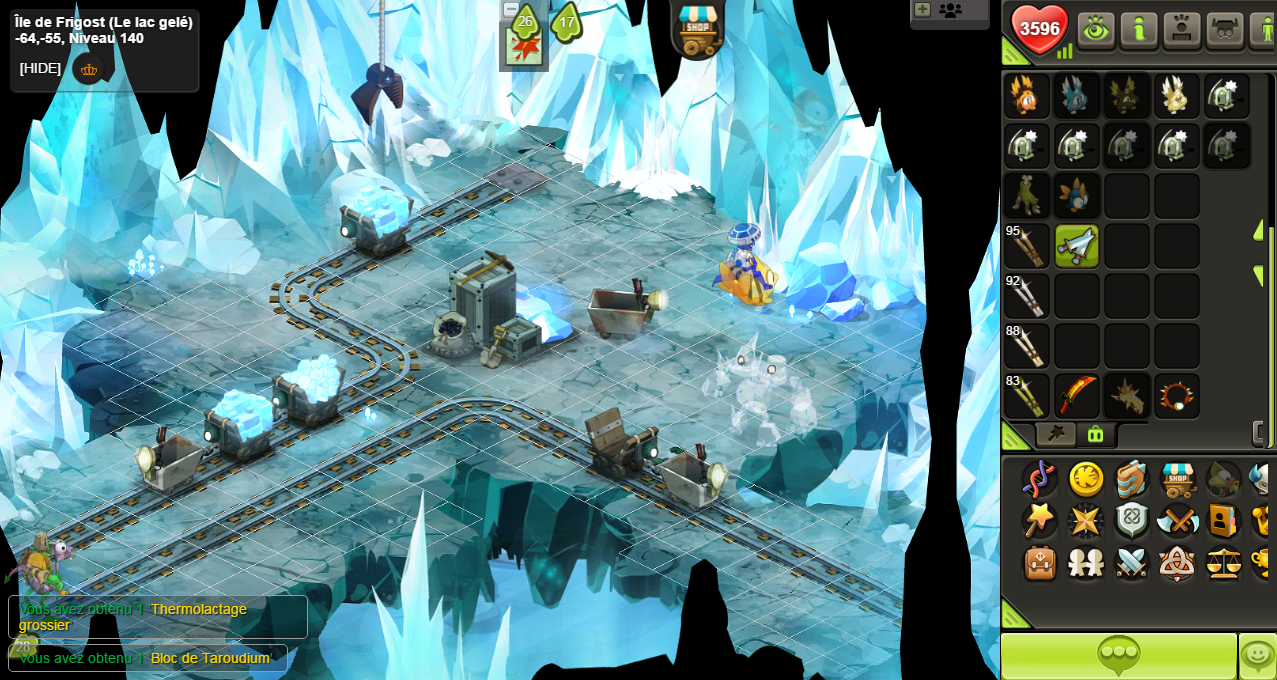Click the orange crown icon beside HIDE

click(89, 69)
